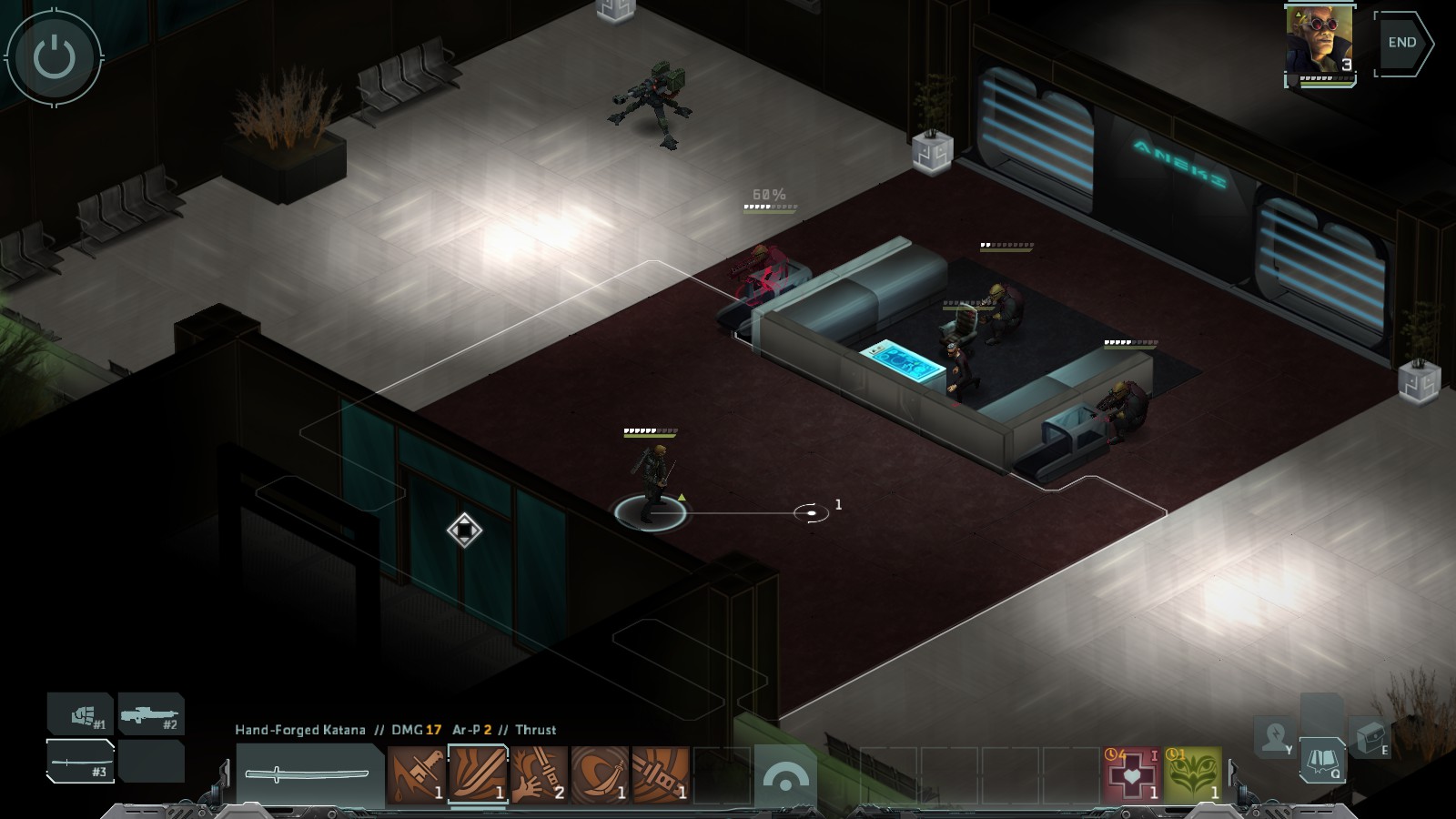Click the movement destination marker labeled 1
This screenshot has width=1456, height=819.
coord(813,511)
